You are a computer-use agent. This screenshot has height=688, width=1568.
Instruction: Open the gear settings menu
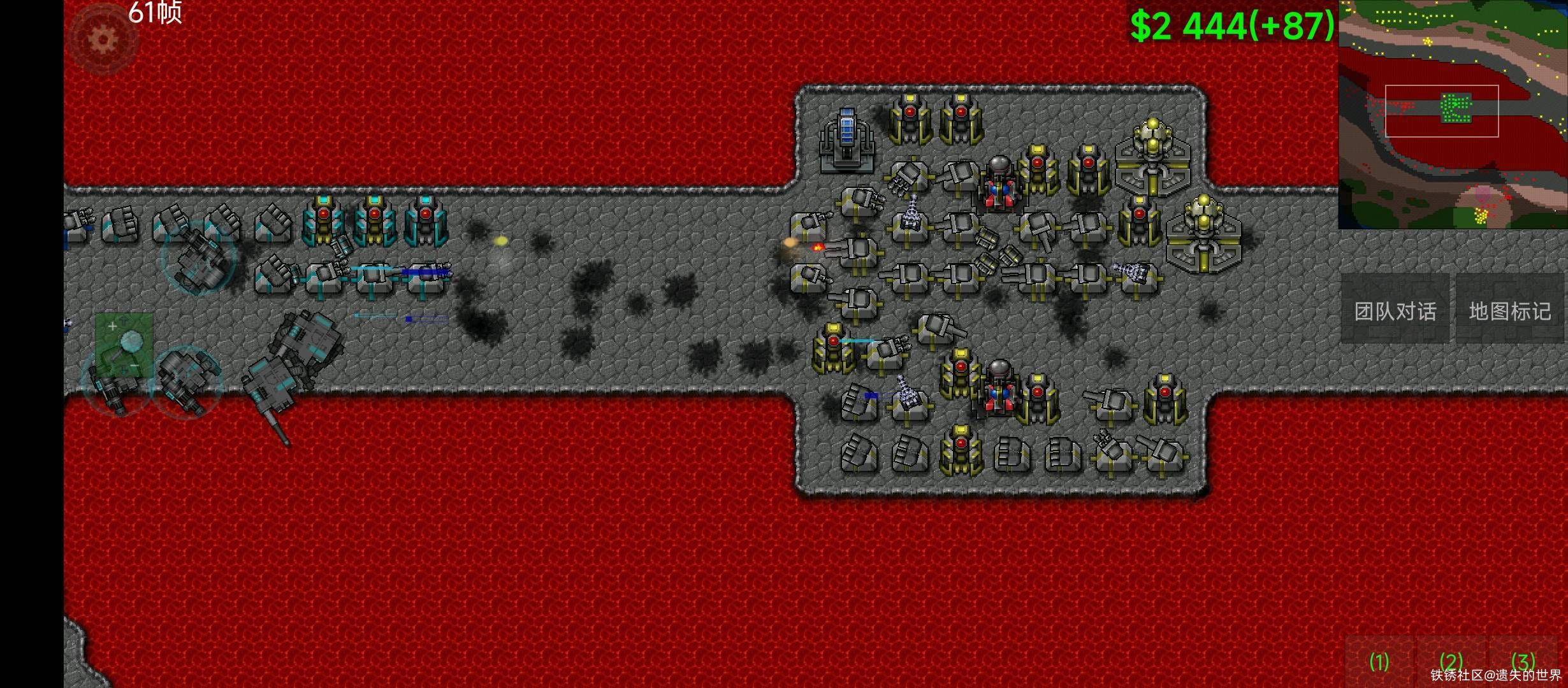(102, 39)
